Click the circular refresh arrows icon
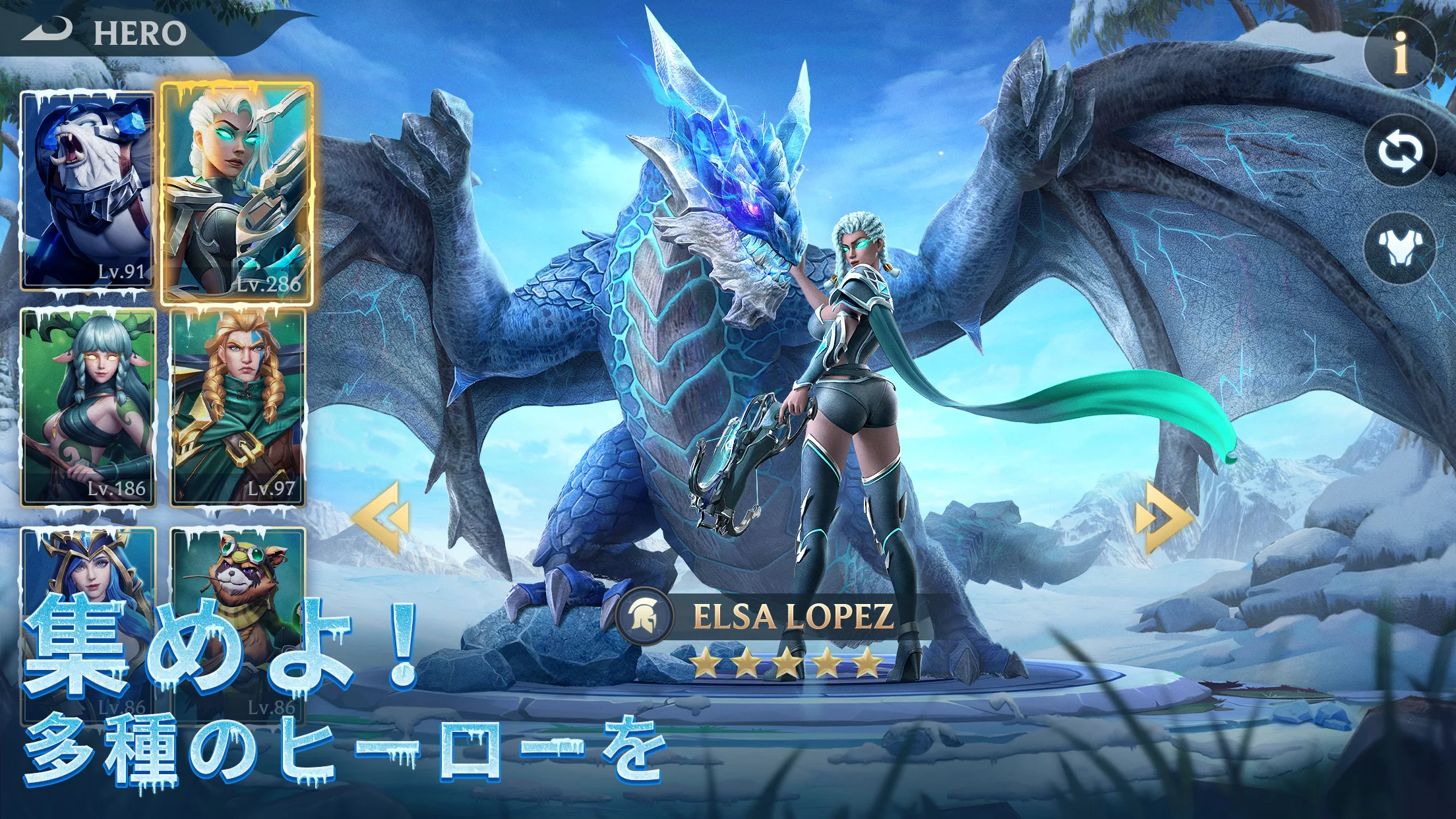This screenshot has width=1456, height=819. (1399, 151)
